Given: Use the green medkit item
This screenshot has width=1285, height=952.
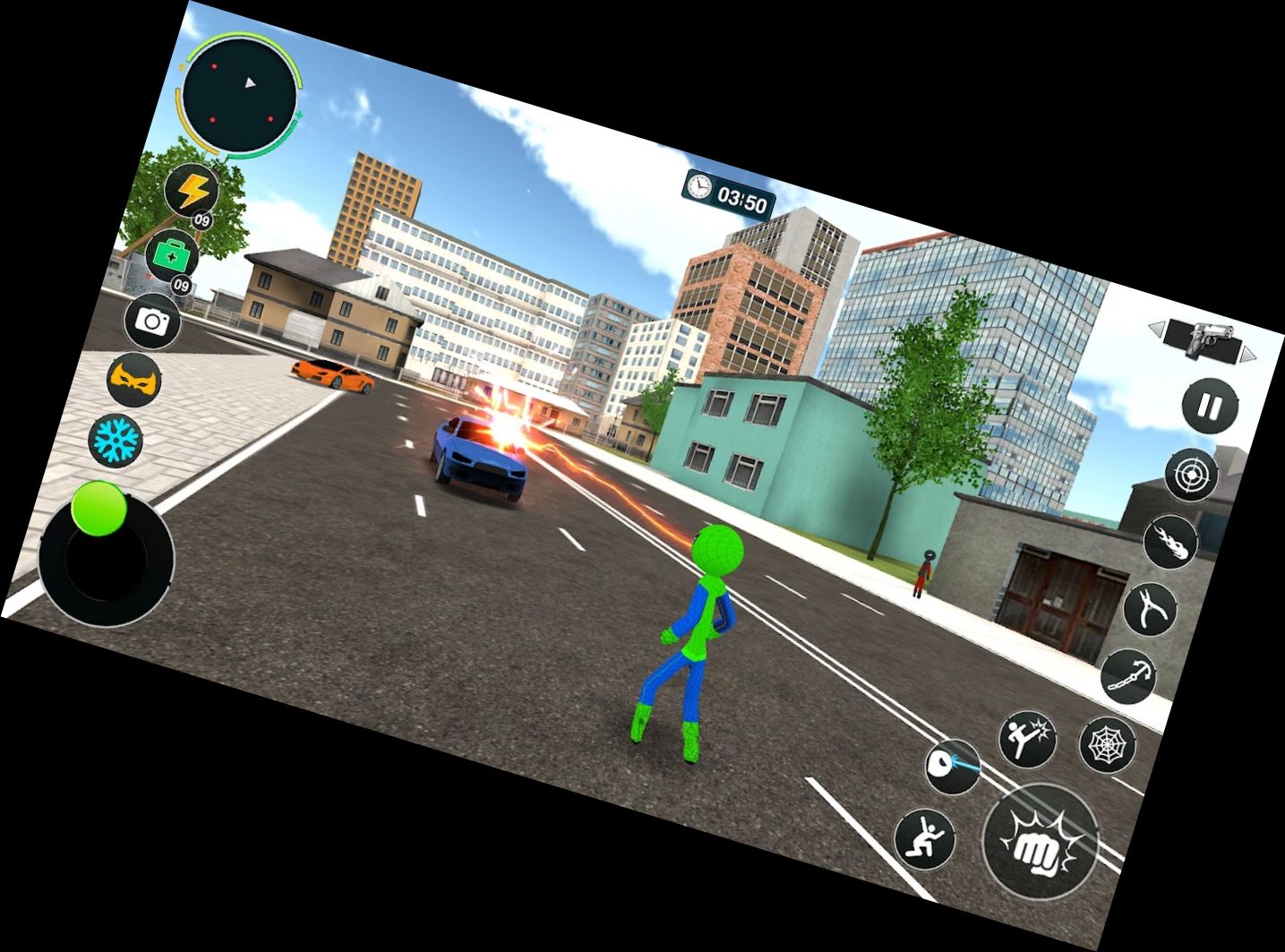Looking at the screenshot, I should coord(173,255).
